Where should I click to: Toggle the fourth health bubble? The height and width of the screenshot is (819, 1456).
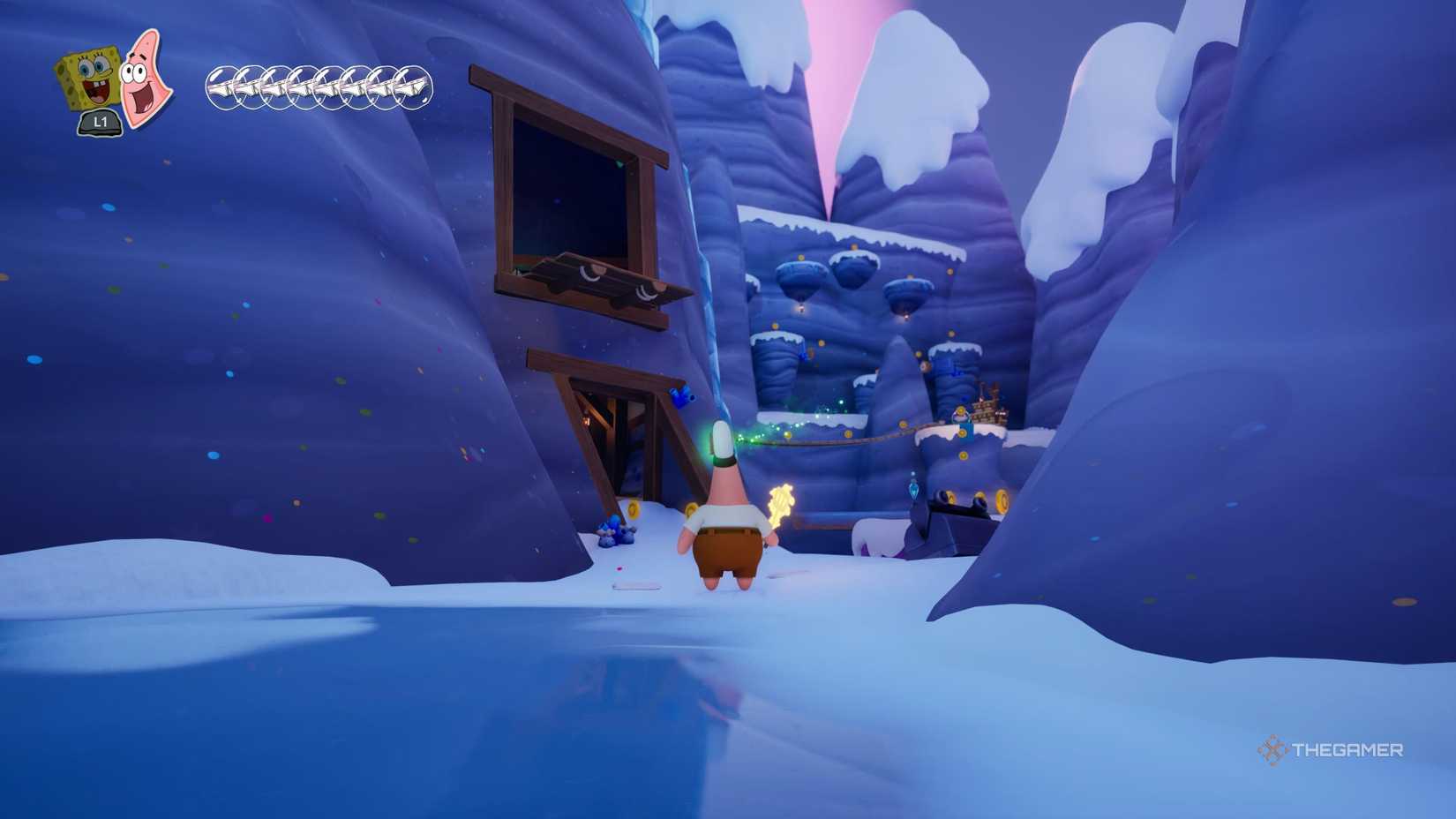(x=302, y=85)
